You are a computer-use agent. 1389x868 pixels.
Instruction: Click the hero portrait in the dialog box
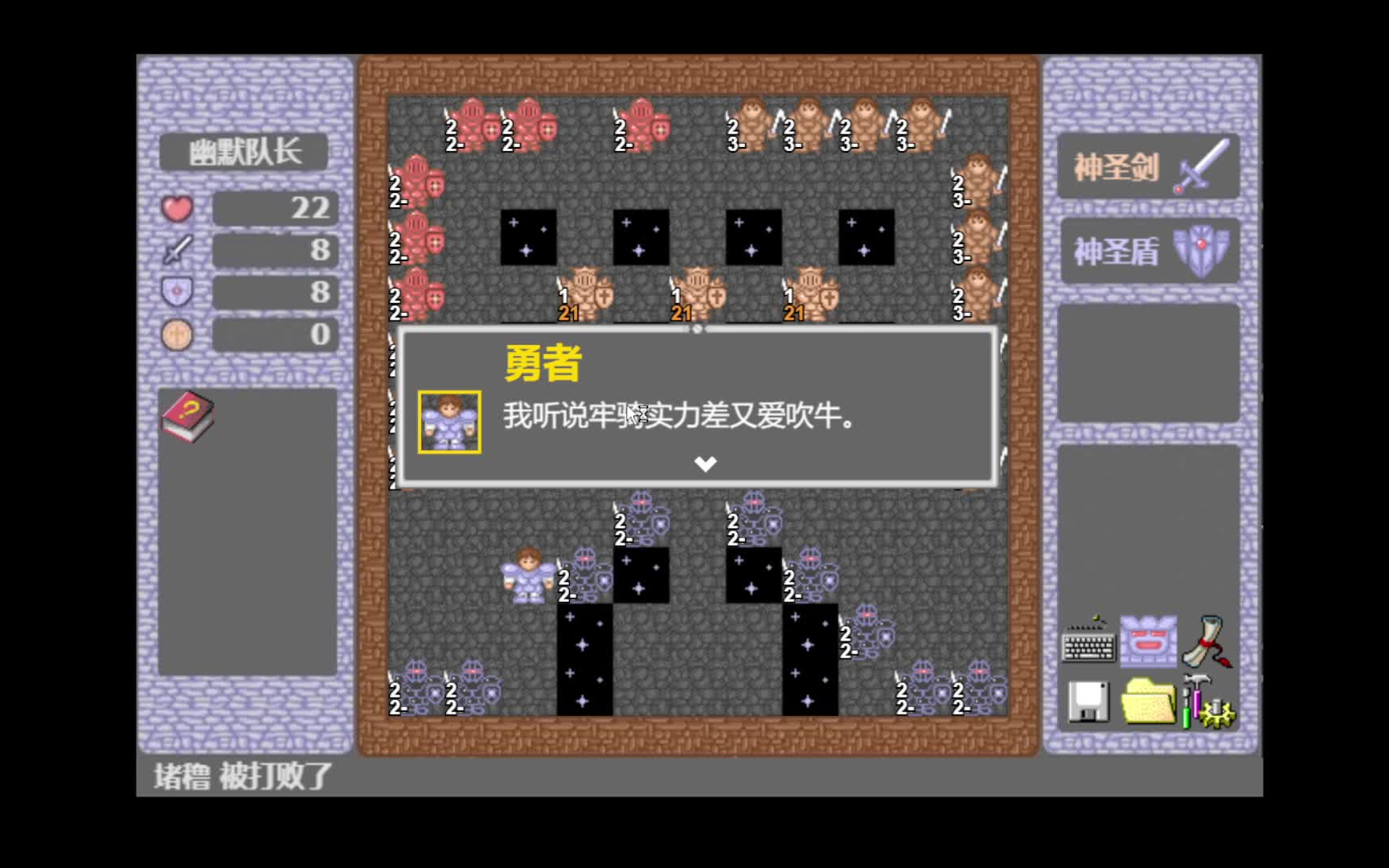(448, 421)
